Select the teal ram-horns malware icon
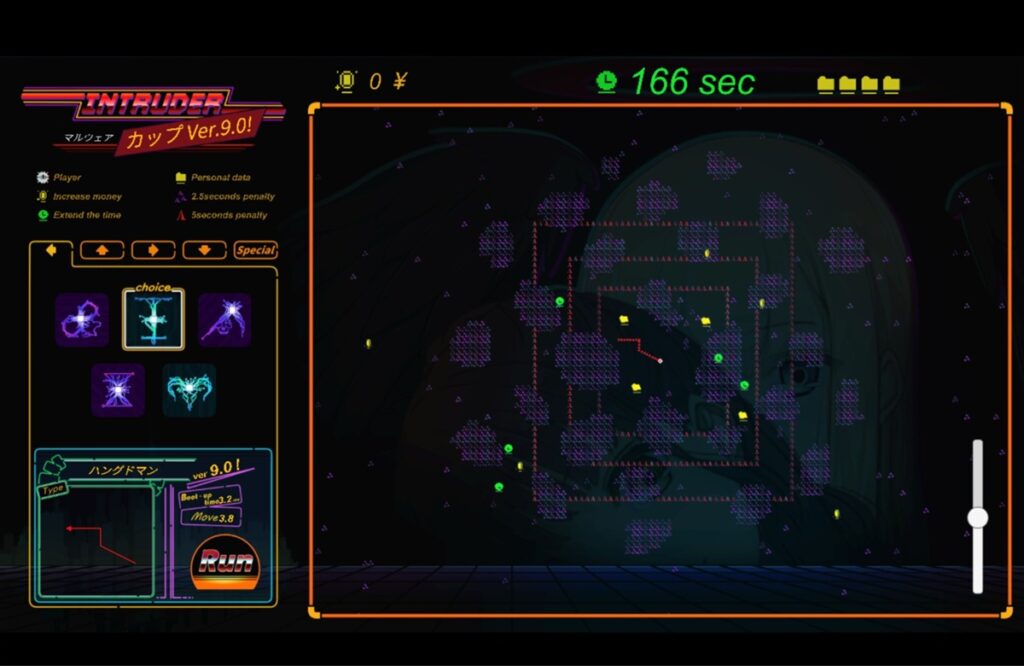The height and width of the screenshot is (666, 1024). 189,389
